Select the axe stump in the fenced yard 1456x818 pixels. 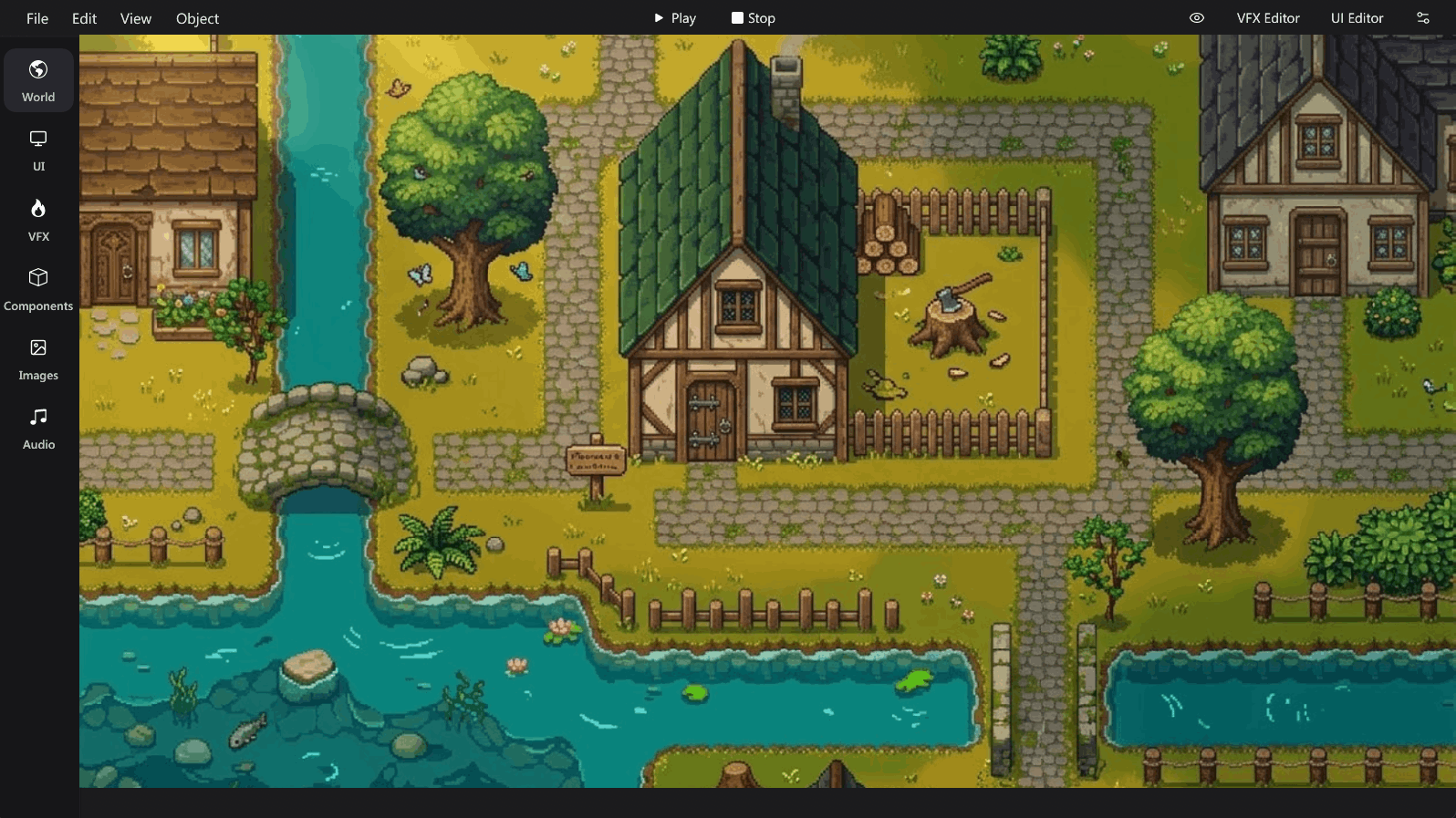click(x=953, y=315)
